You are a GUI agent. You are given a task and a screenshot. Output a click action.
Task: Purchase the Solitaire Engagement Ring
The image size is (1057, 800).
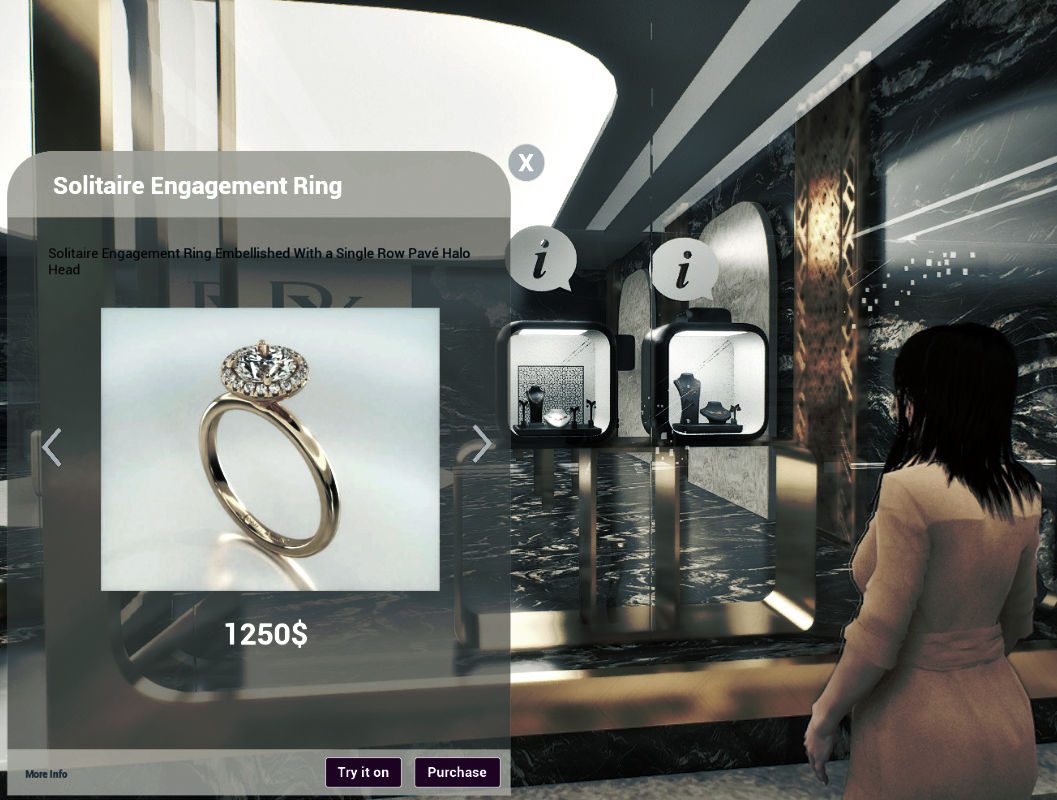(457, 772)
